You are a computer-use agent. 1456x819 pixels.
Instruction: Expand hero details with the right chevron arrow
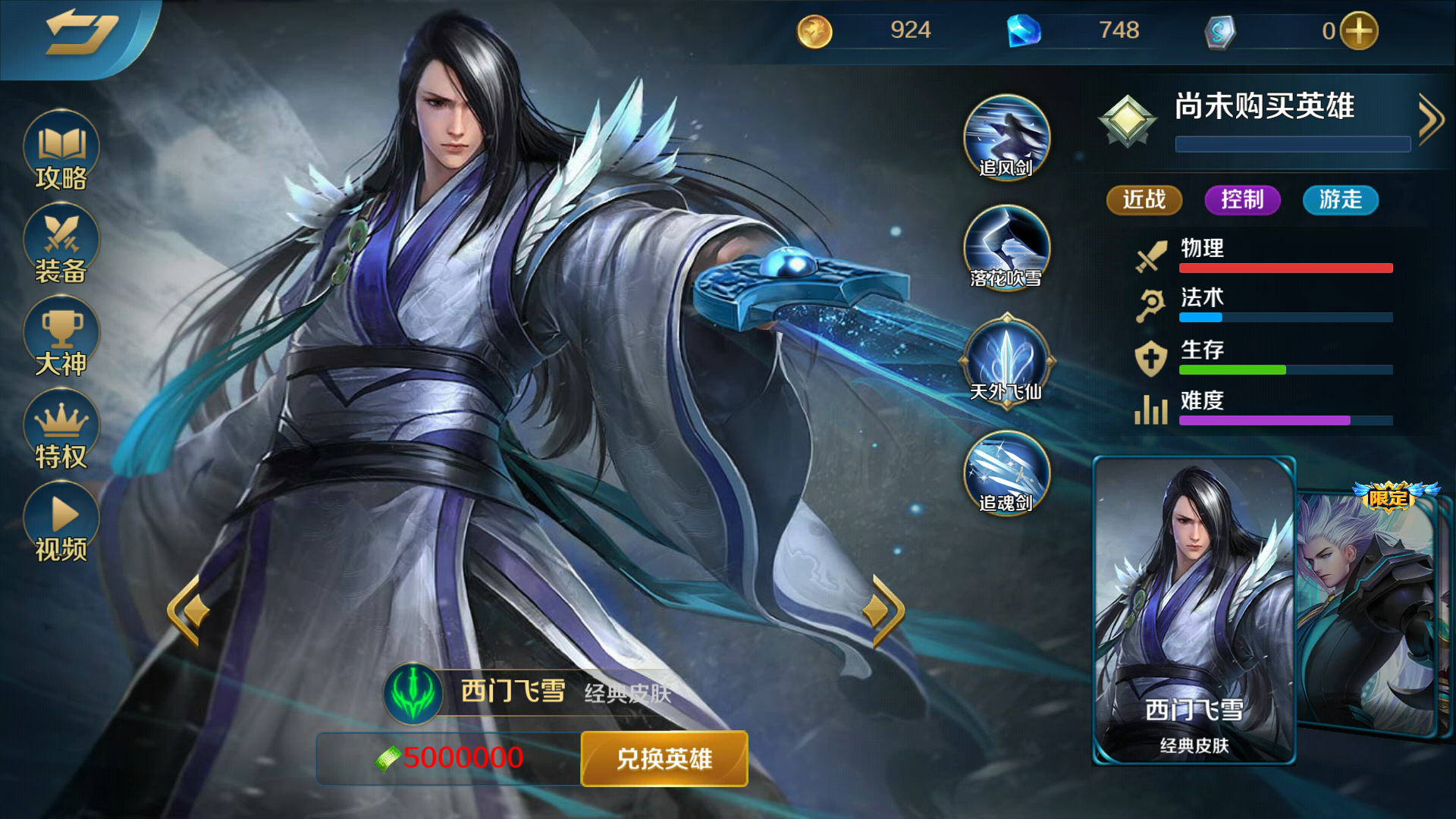tap(1432, 118)
